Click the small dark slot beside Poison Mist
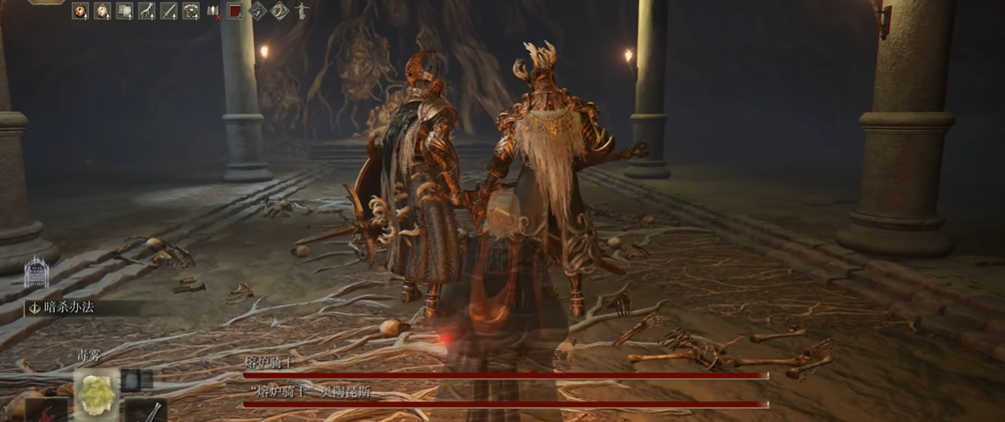 [x=136, y=380]
